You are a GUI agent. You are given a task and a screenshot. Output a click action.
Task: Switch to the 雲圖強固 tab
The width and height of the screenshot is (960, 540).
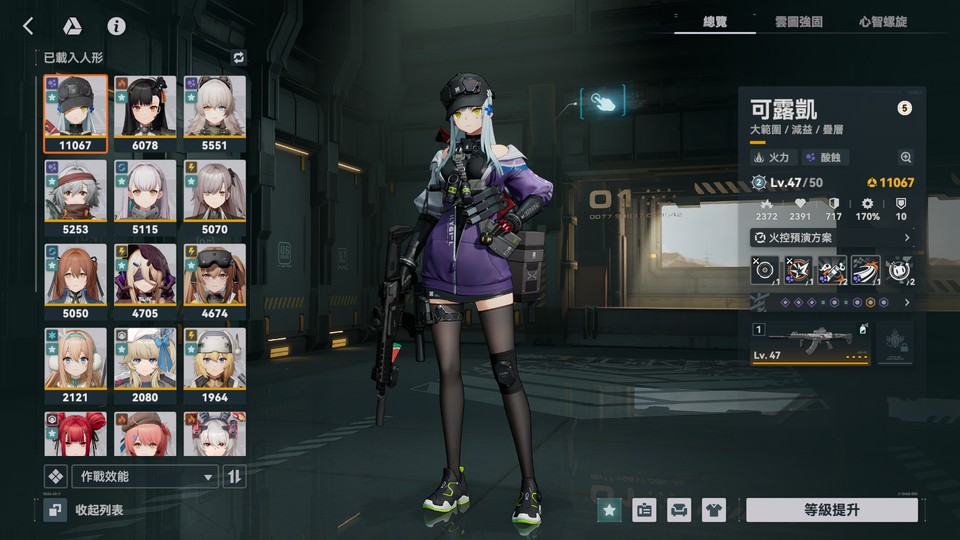point(798,21)
